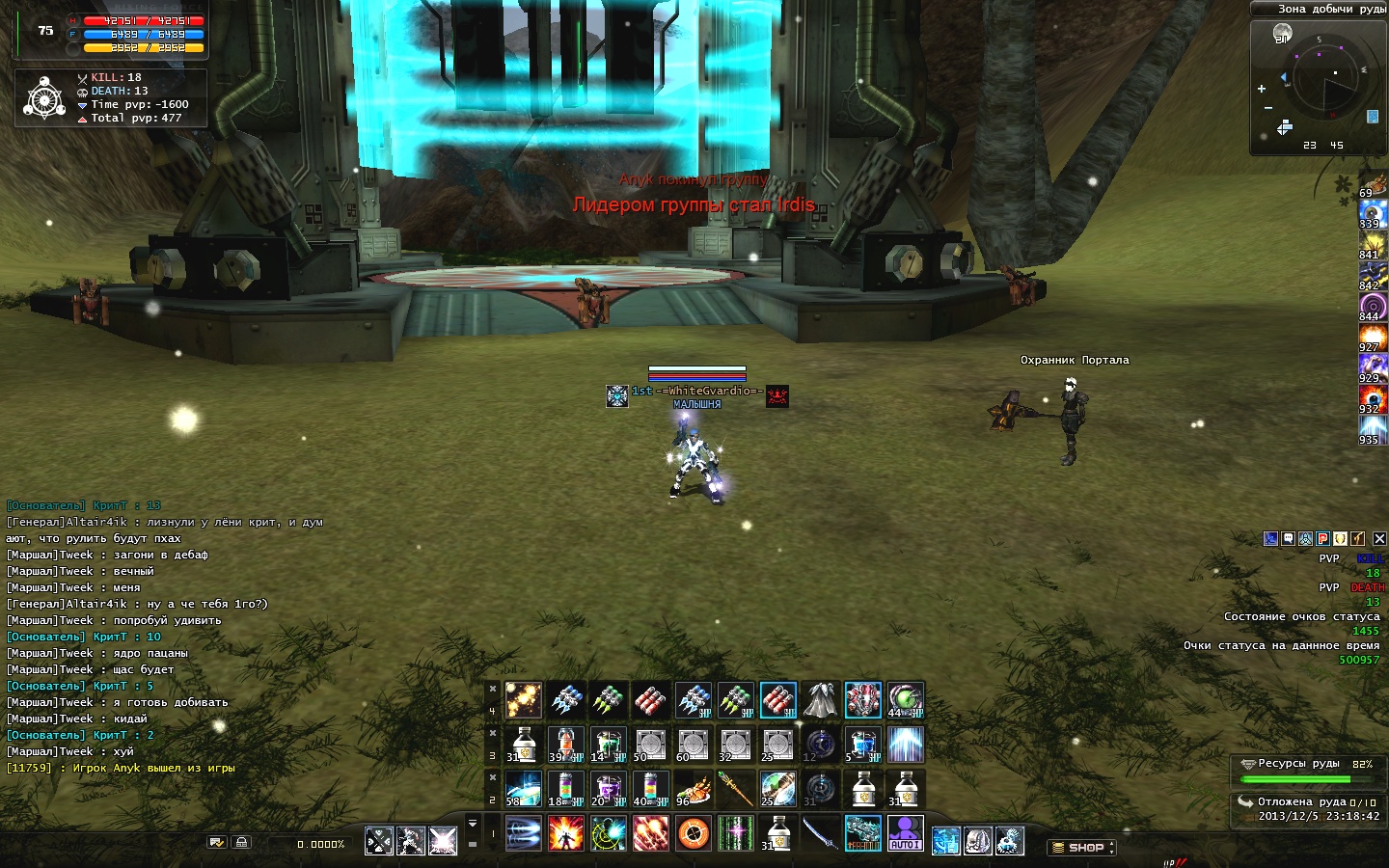The width and height of the screenshot is (1389, 868).
Task: Select the grey cloak item slot
Action: [820, 700]
